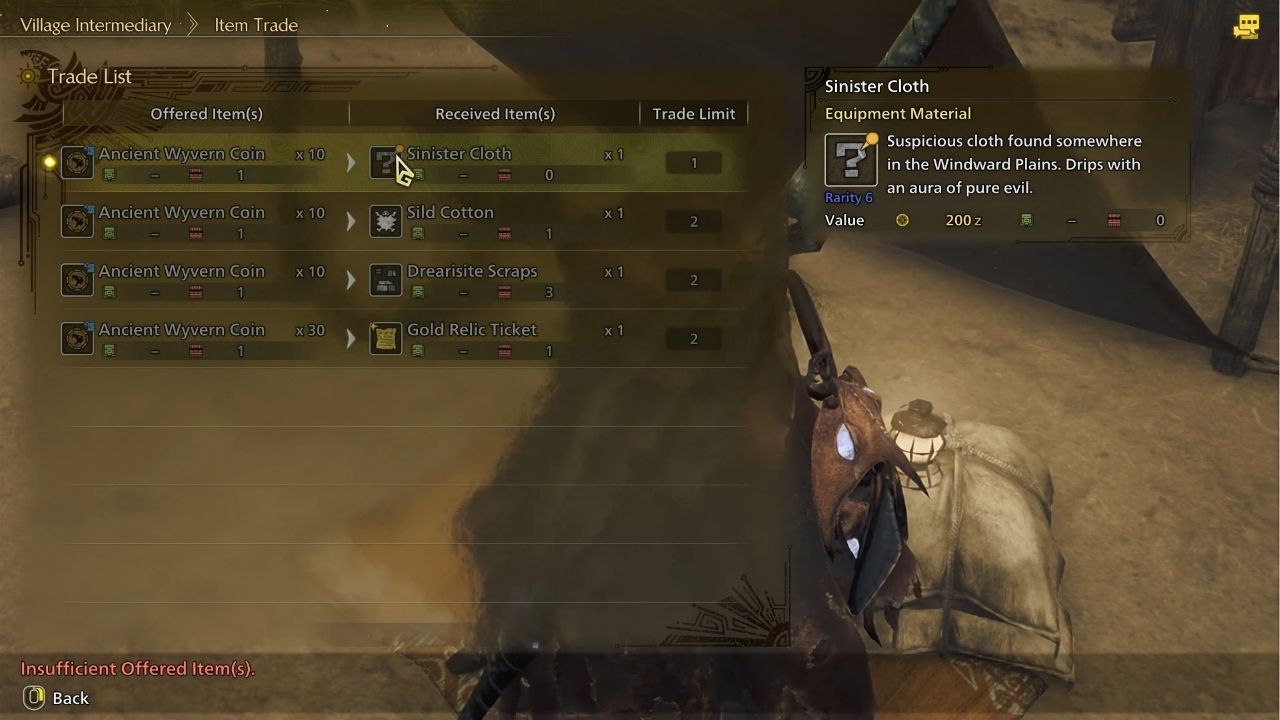Select the Sinister Cloth item icon

tap(386, 162)
